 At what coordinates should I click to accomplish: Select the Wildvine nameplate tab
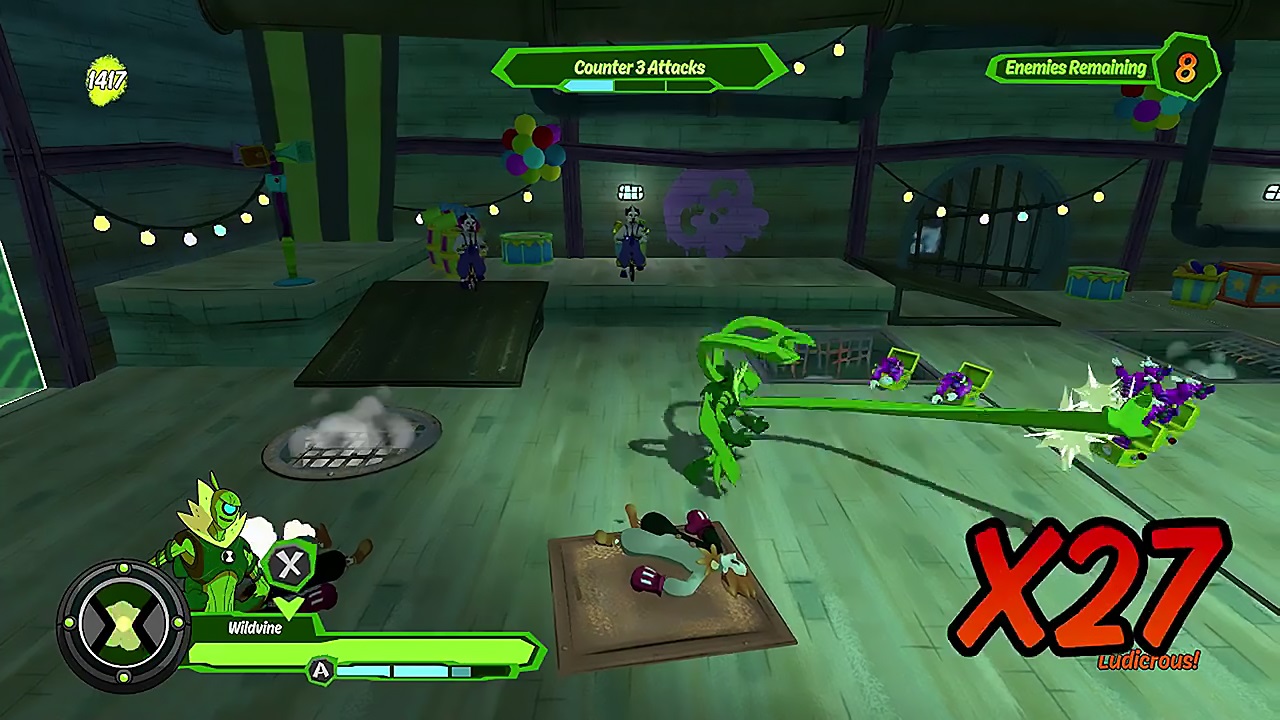coord(256,628)
